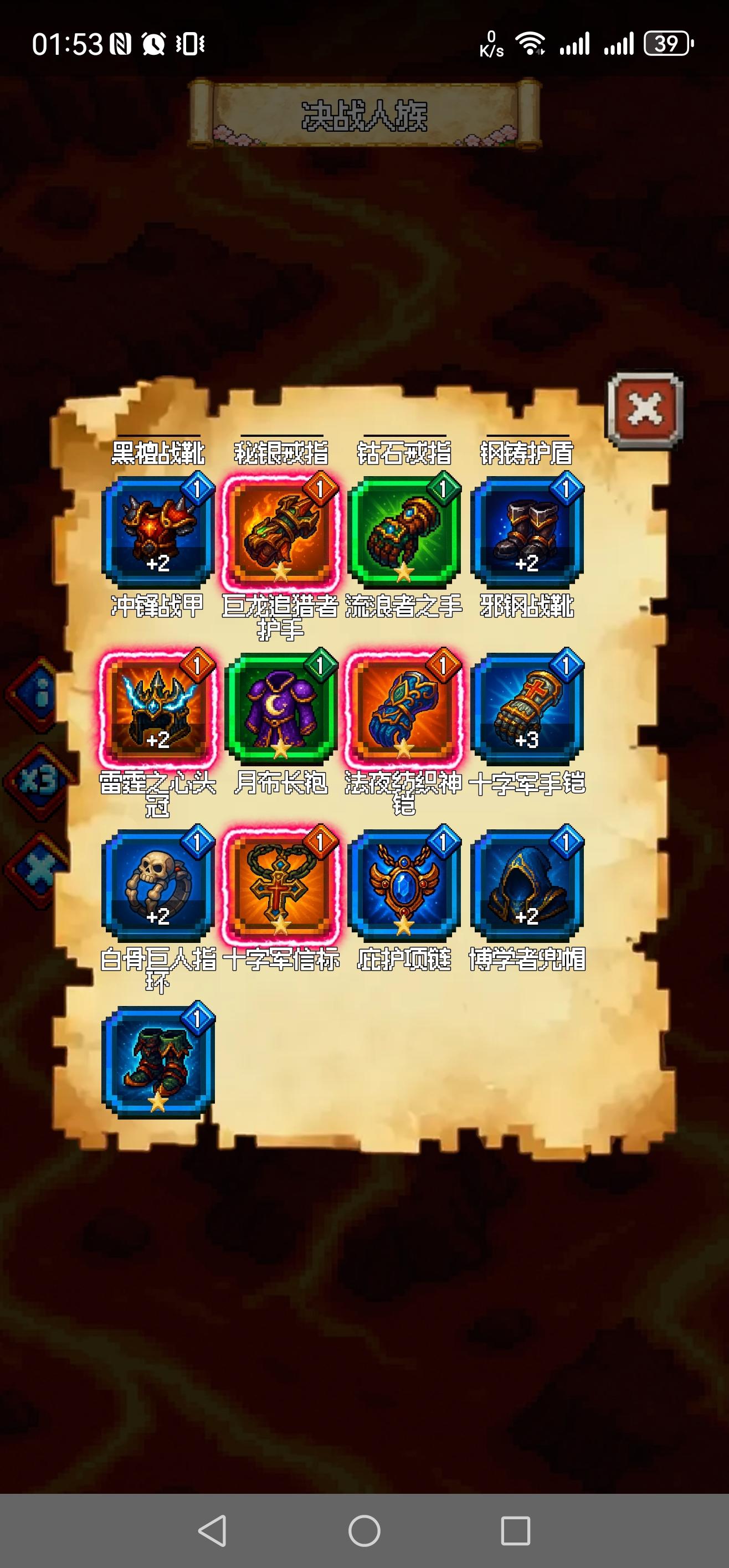Toggle the glowing 法夜纺织神铠 item selection
The height and width of the screenshot is (1568, 729).
tap(405, 712)
